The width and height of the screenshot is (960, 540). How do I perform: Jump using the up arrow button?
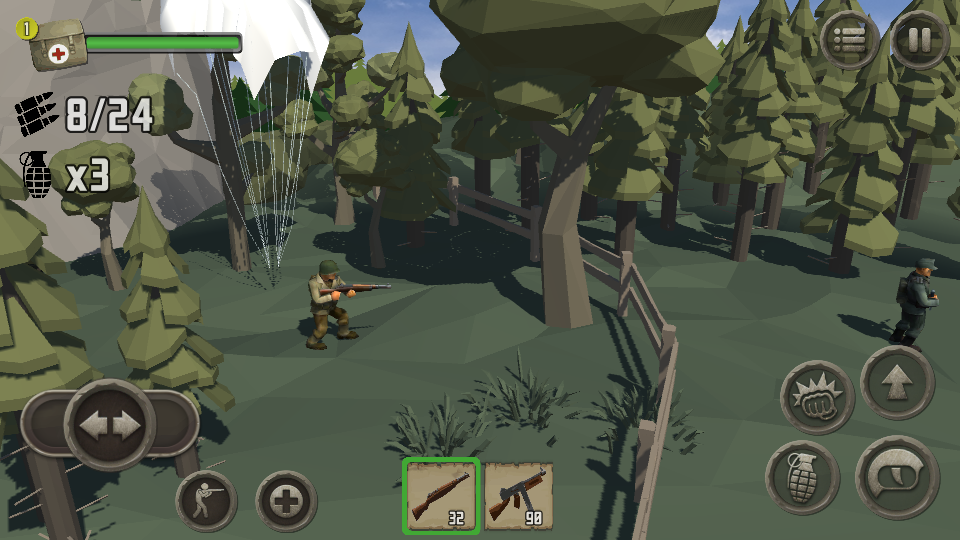[897, 382]
